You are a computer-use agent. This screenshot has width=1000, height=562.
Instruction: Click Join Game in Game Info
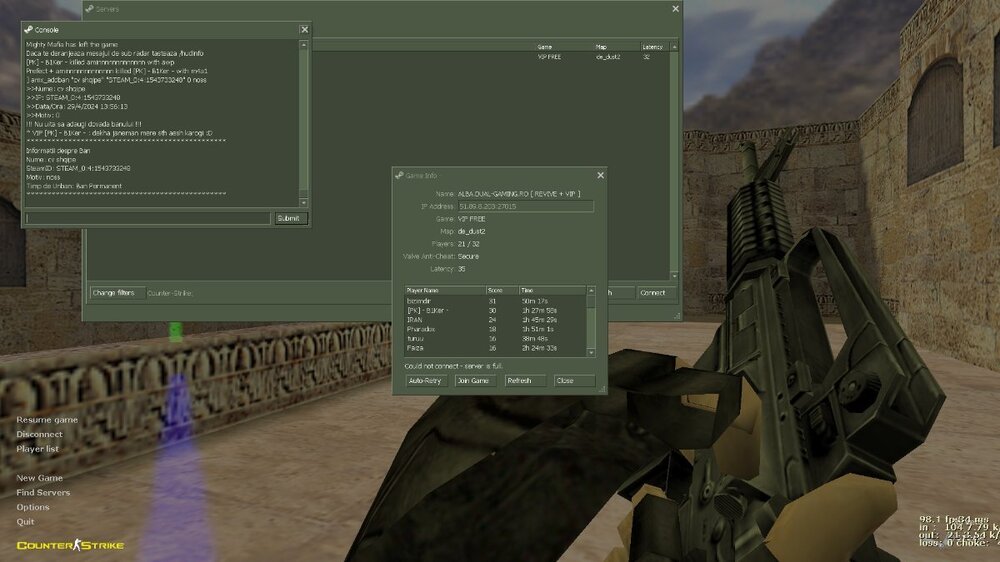473,381
